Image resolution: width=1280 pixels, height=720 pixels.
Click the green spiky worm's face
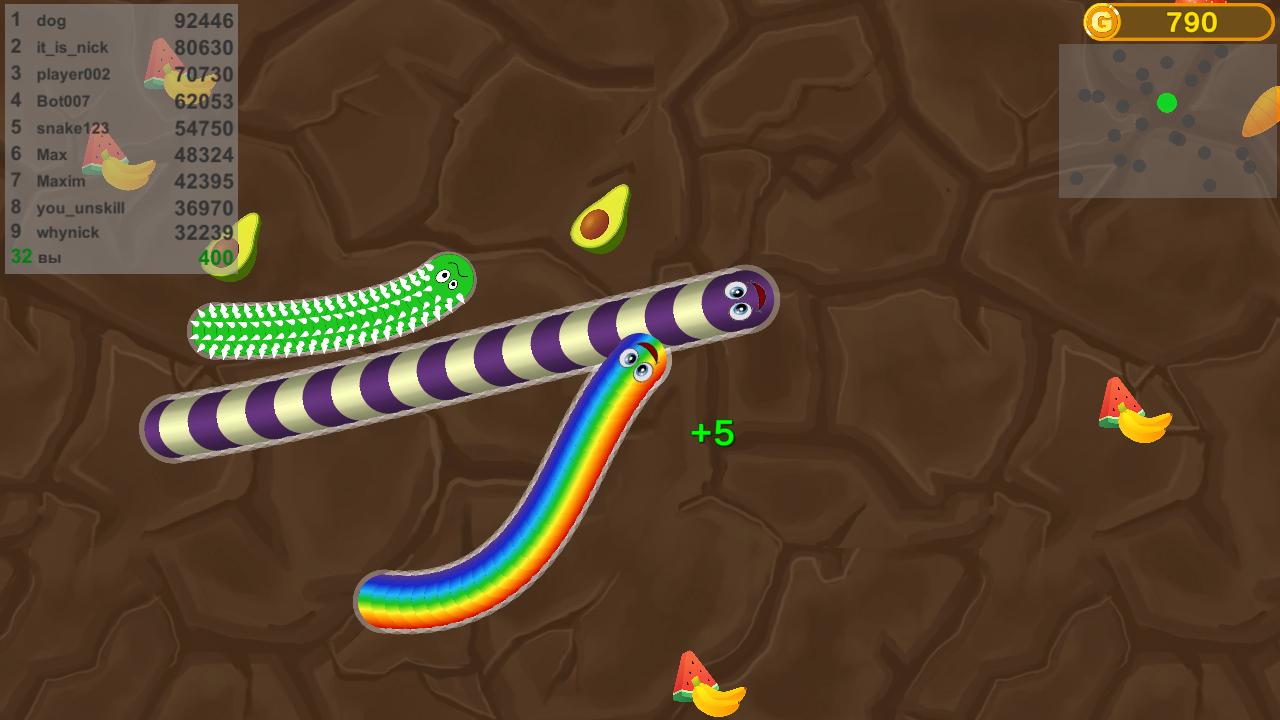[x=448, y=279]
